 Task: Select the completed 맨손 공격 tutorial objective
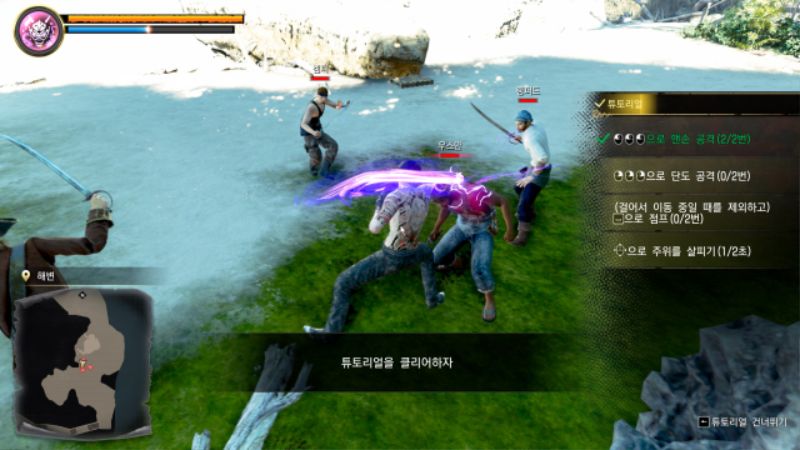click(690, 138)
